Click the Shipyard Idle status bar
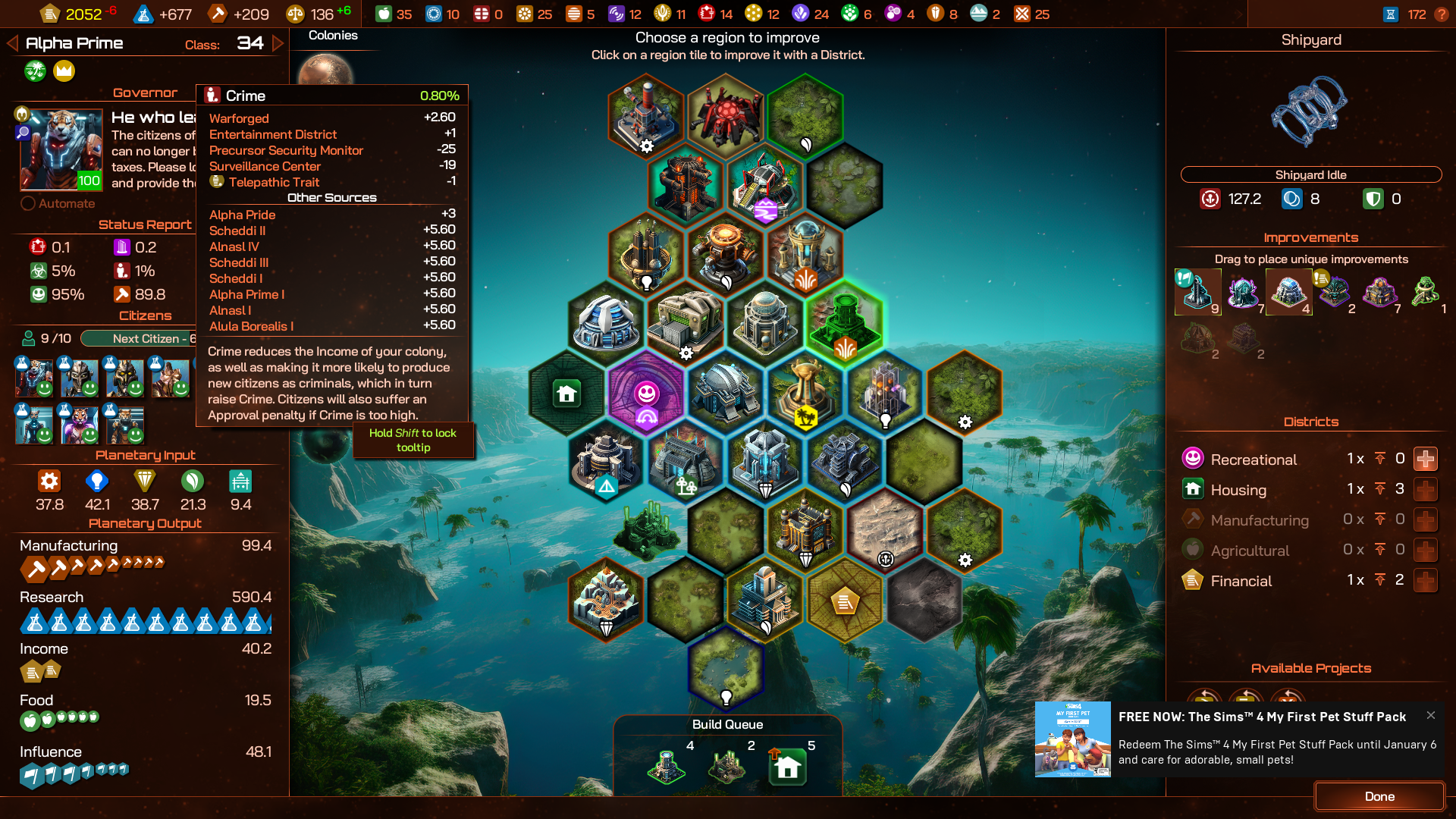This screenshot has height=819, width=1456. click(1310, 174)
